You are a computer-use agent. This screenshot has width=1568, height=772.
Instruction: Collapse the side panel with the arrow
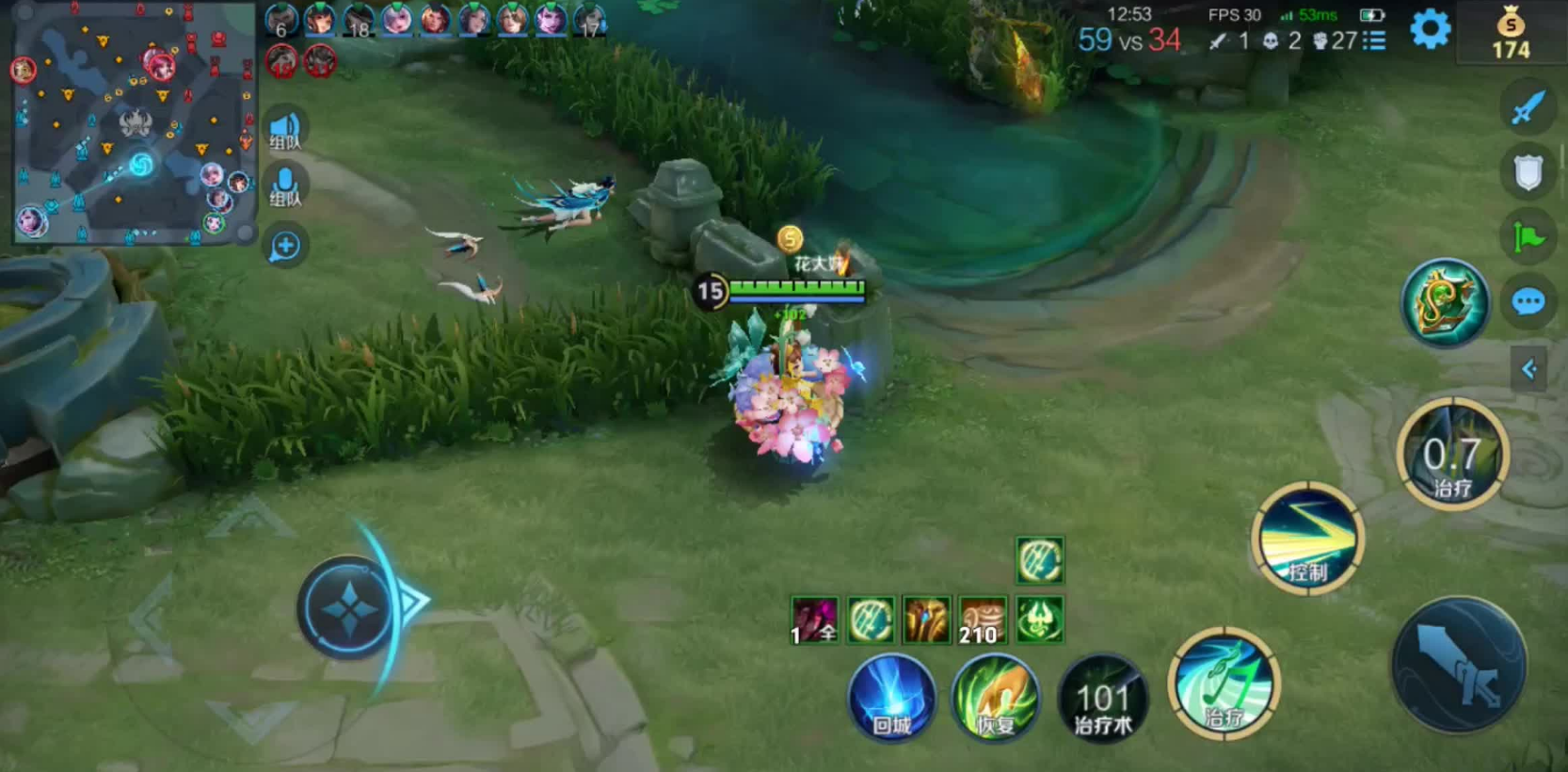(x=1528, y=369)
